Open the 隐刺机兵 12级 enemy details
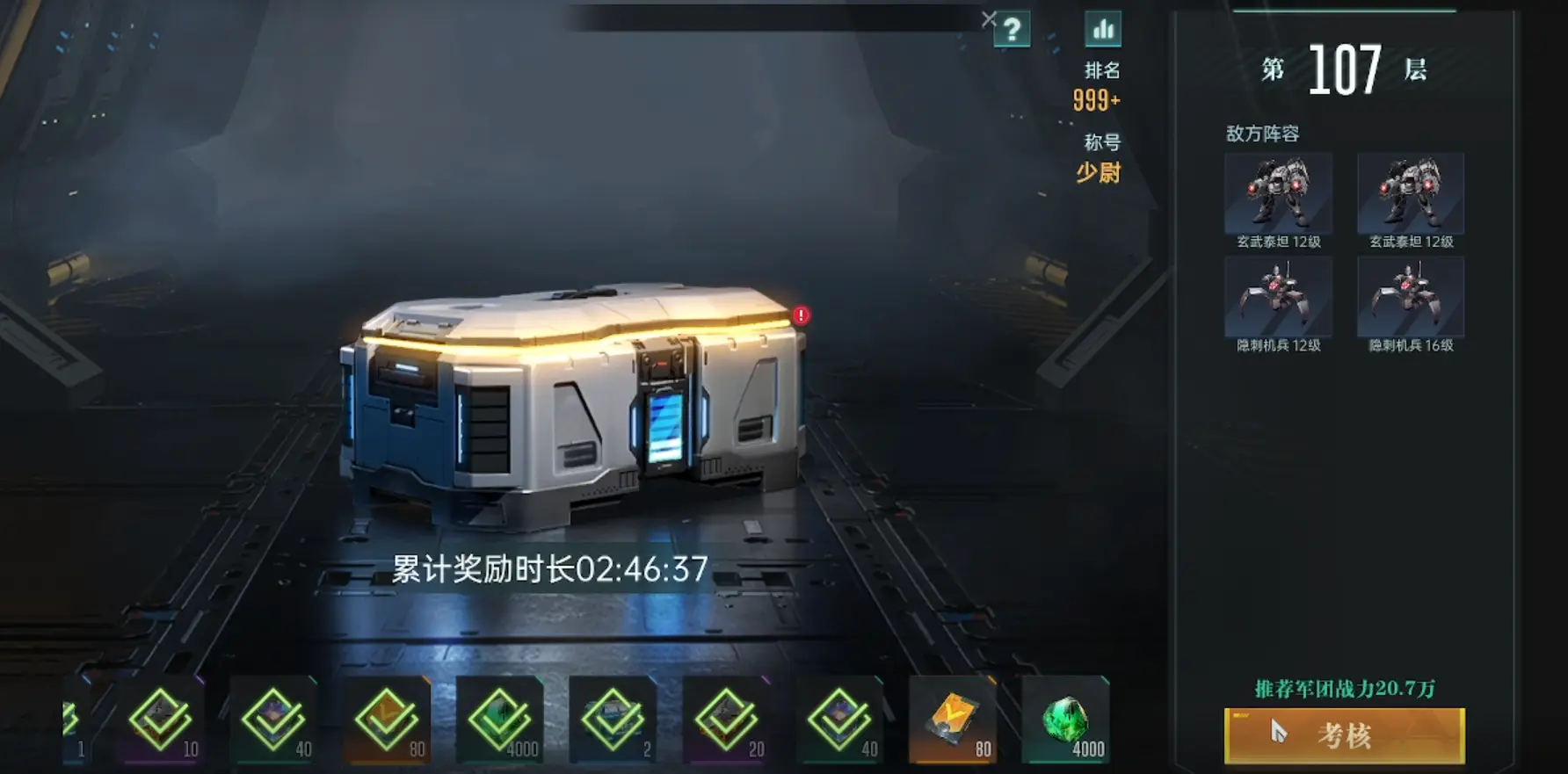This screenshot has width=1568, height=774. click(x=1279, y=298)
